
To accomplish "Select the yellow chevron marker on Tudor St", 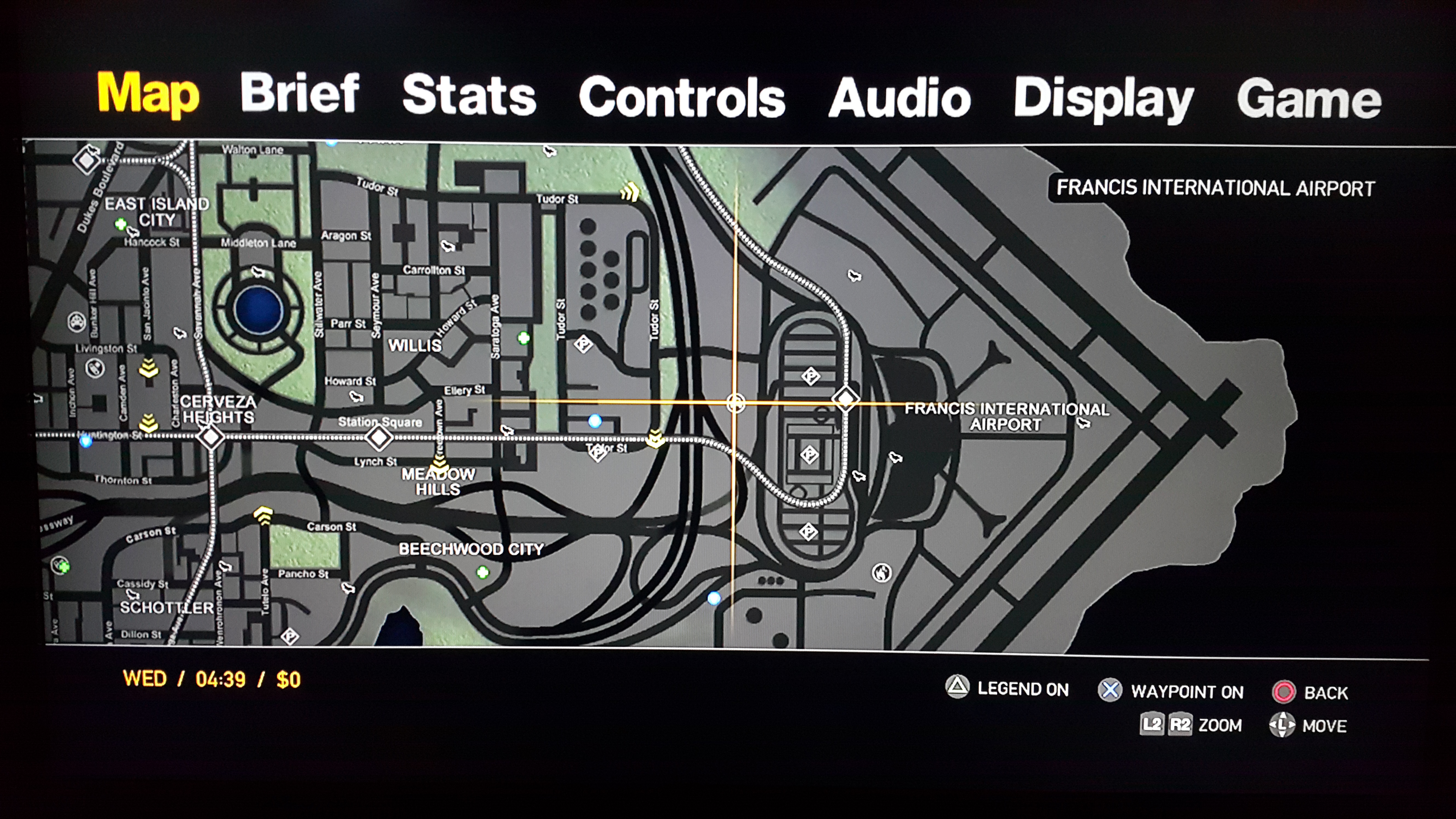I will coord(630,192).
